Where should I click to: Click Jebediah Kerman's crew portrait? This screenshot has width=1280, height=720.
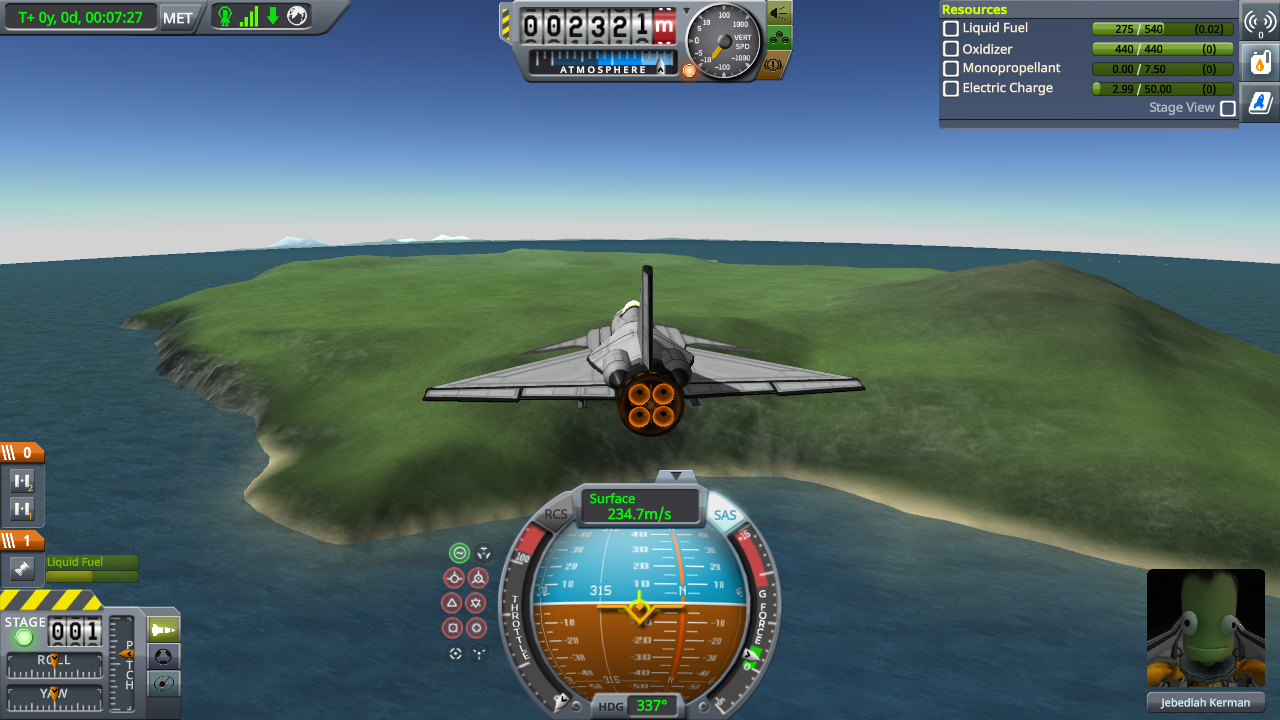click(x=1205, y=629)
